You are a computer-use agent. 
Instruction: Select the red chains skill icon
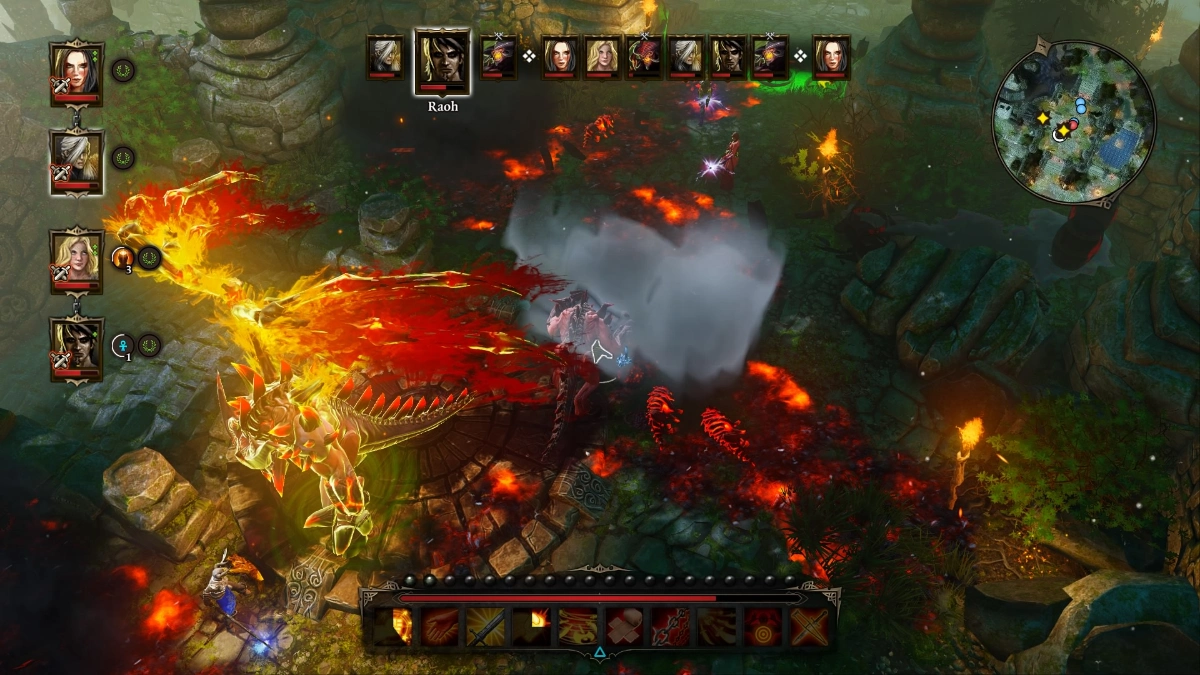coord(670,628)
